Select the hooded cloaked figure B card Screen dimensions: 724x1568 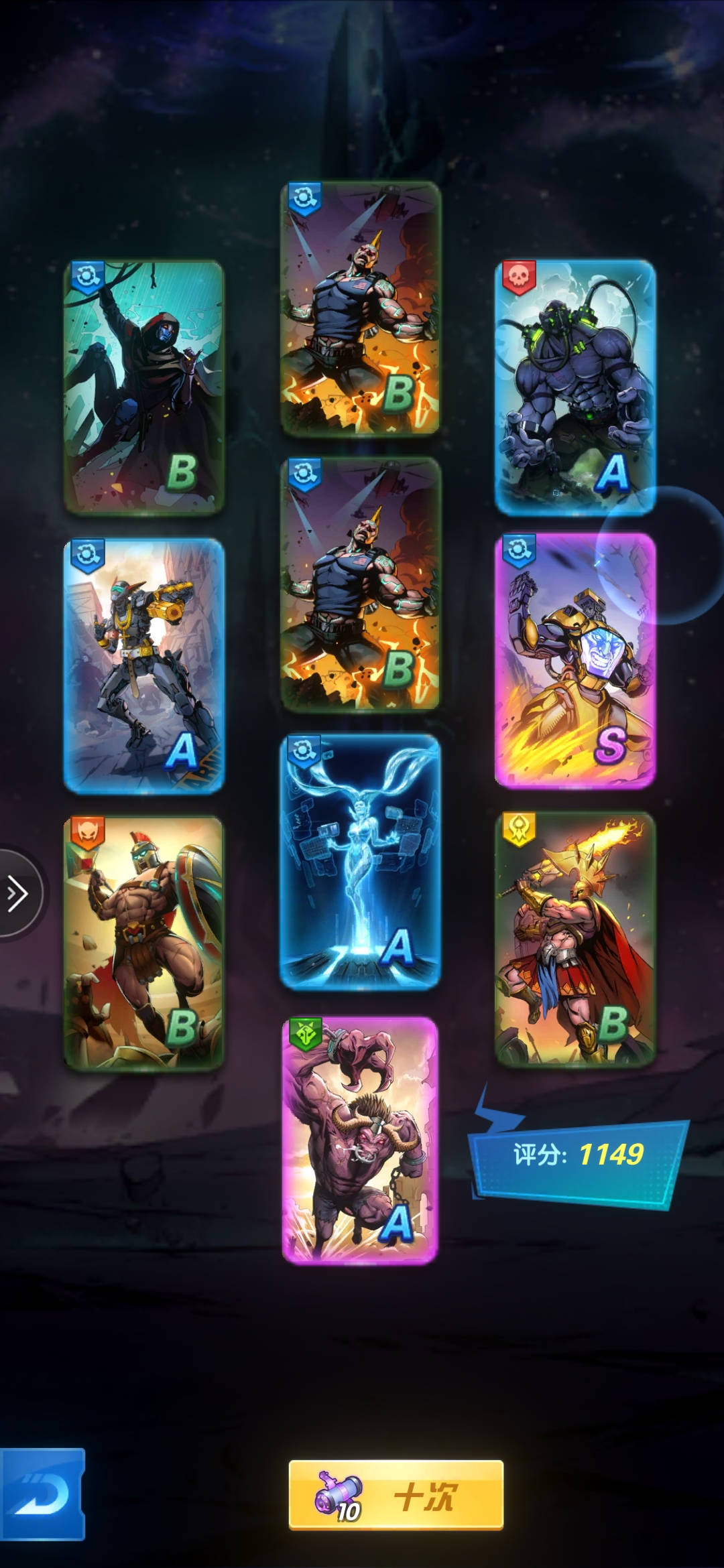click(x=143, y=387)
